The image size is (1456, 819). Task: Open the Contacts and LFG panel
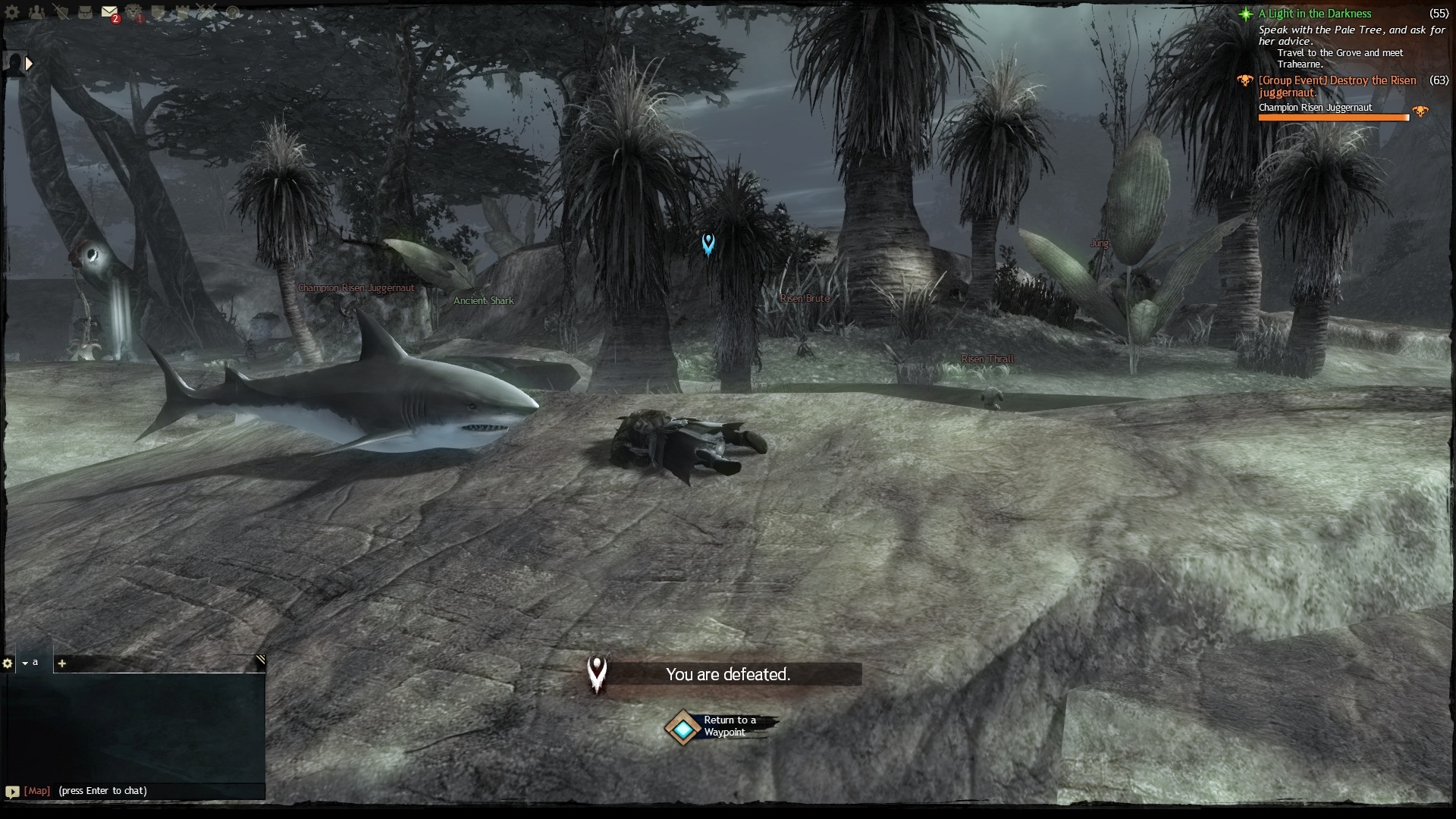36,13
